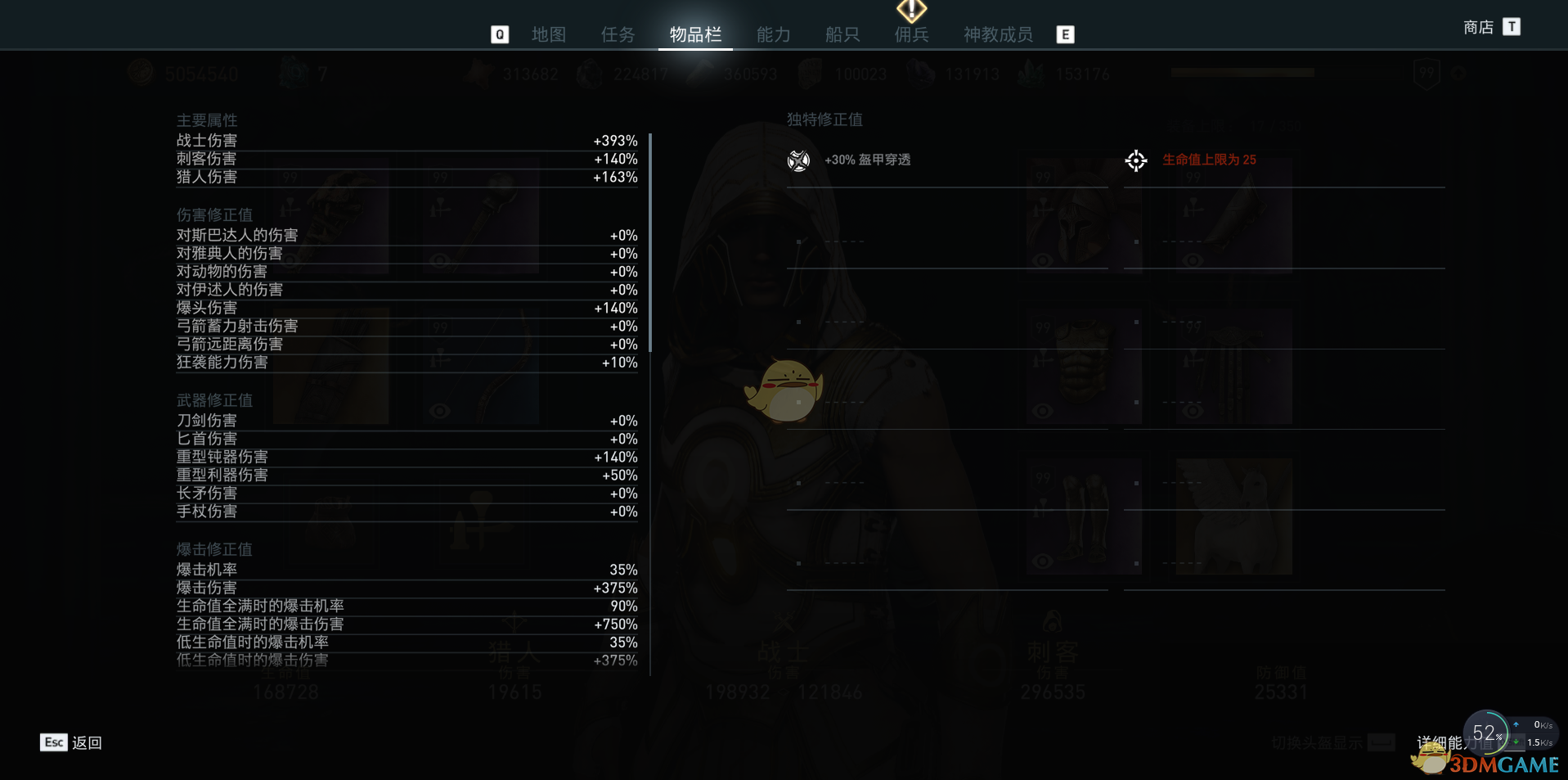This screenshot has height=780, width=1568.
Task: Click the mercenary rank emblem above 佣兵
Action: (910, 11)
